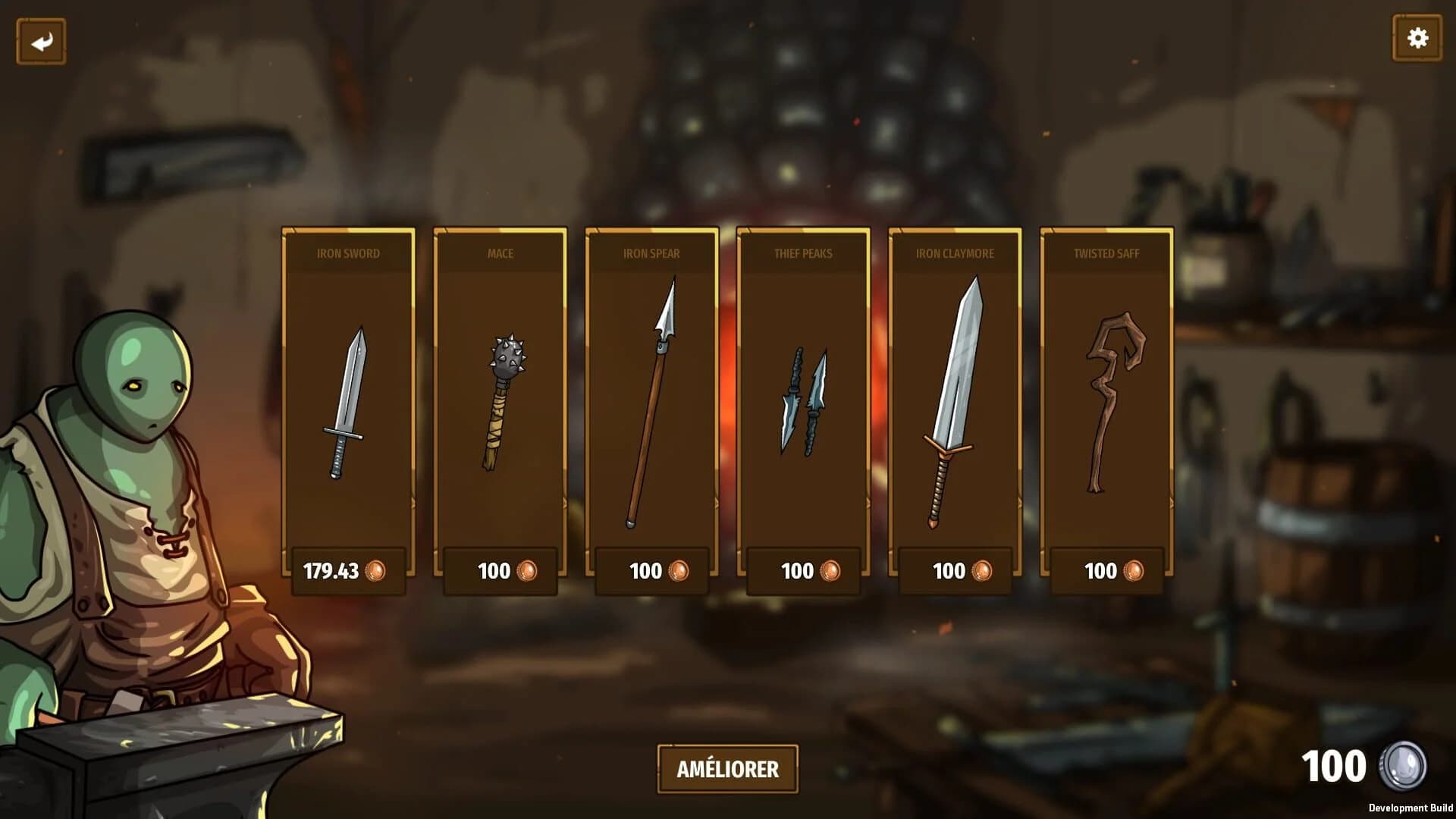Purchase the Thief Peaks for 100 coins
1456x819 pixels.
click(801, 572)
